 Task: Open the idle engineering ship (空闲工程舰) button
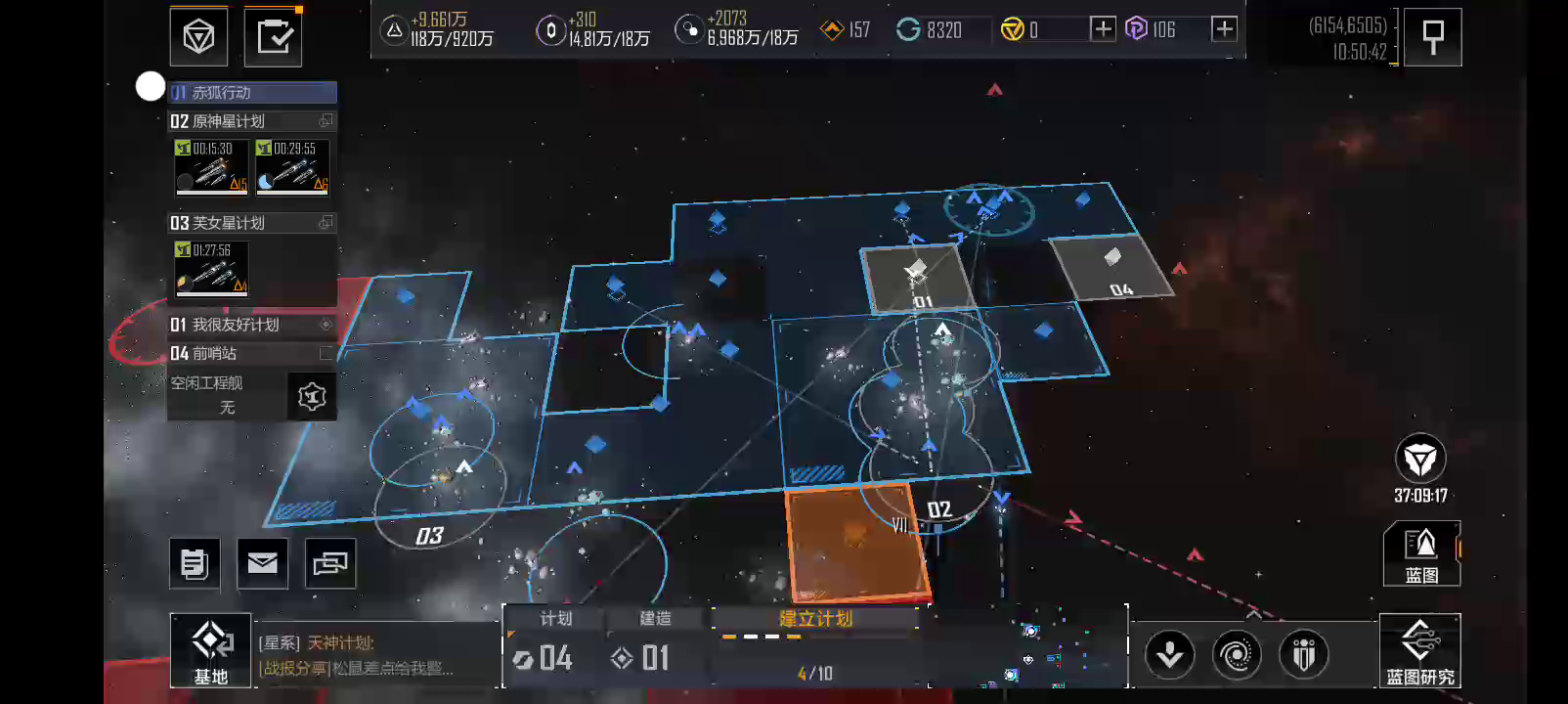point(311,396)
